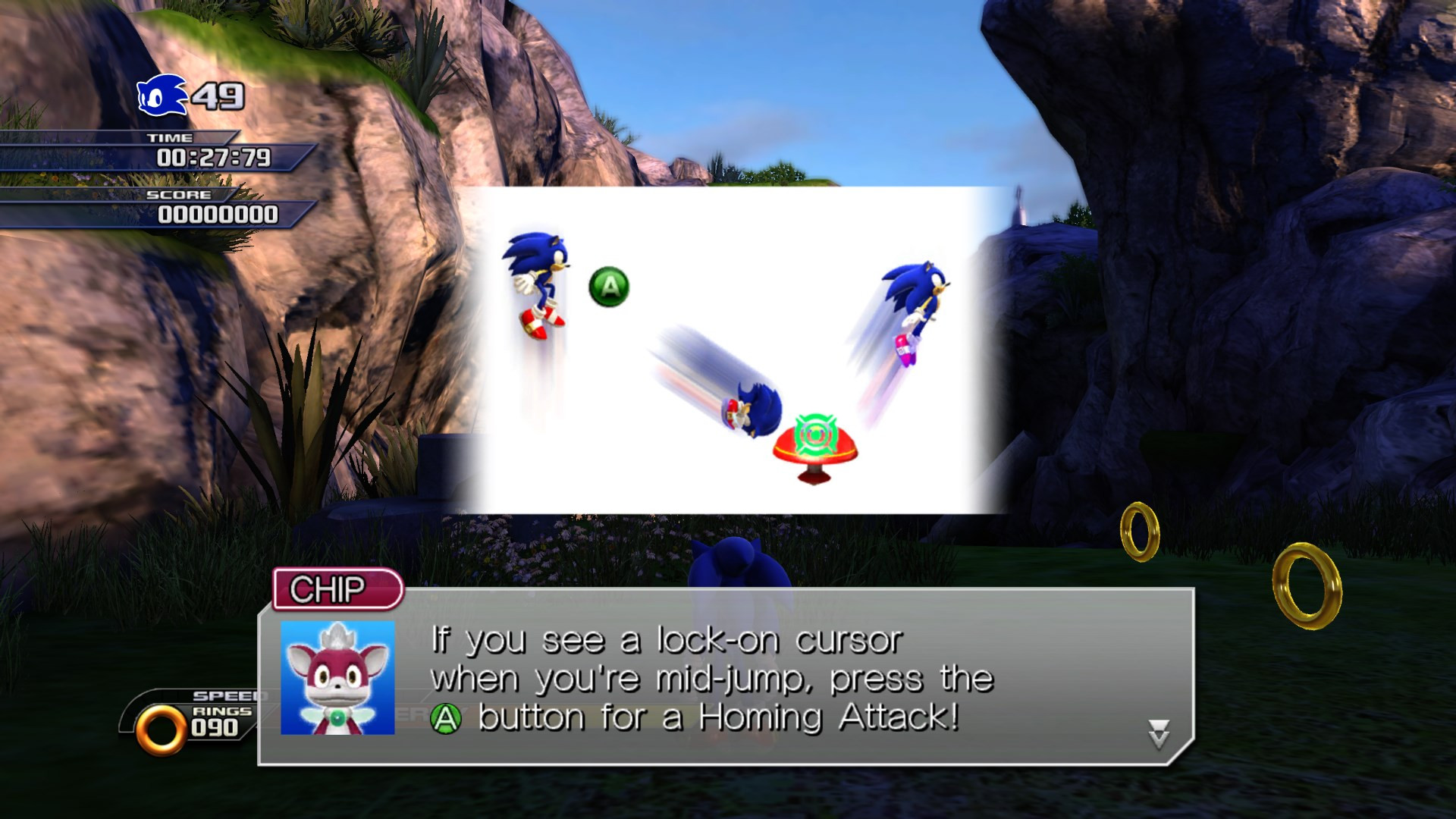Click the Sonic life counter icon
This screenshot has width=1456, height=819.
coord(159,97)
